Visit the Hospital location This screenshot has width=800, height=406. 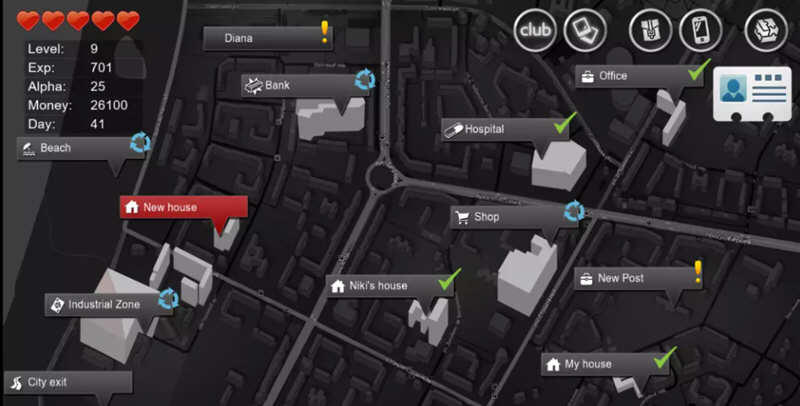501,130
